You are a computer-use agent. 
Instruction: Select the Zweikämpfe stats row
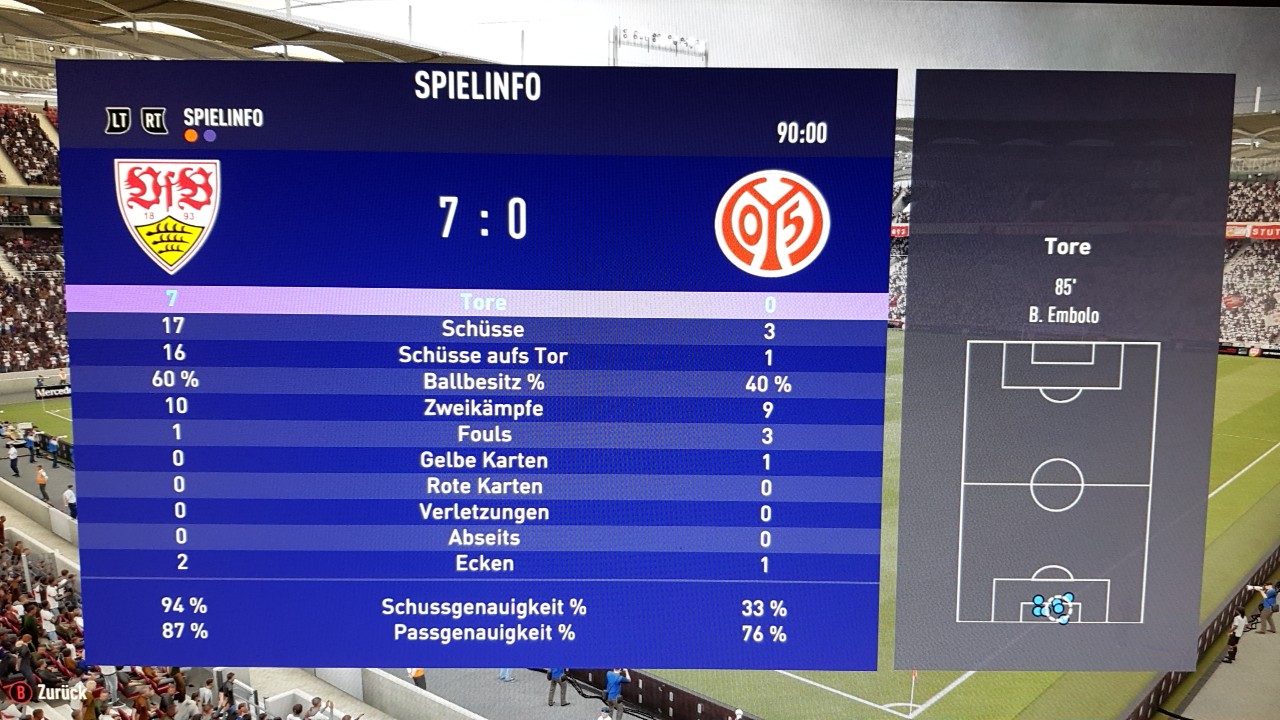click(x=483, y=408)
